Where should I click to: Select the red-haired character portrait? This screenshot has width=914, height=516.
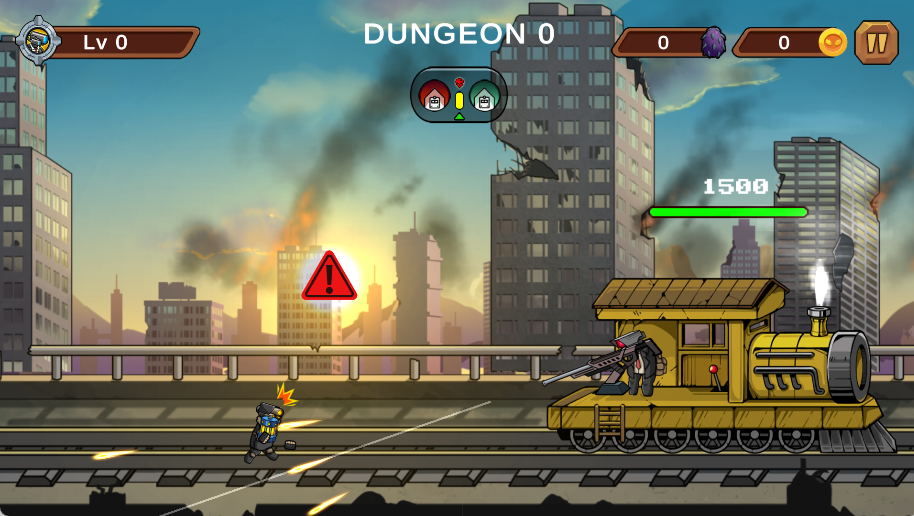435,97
